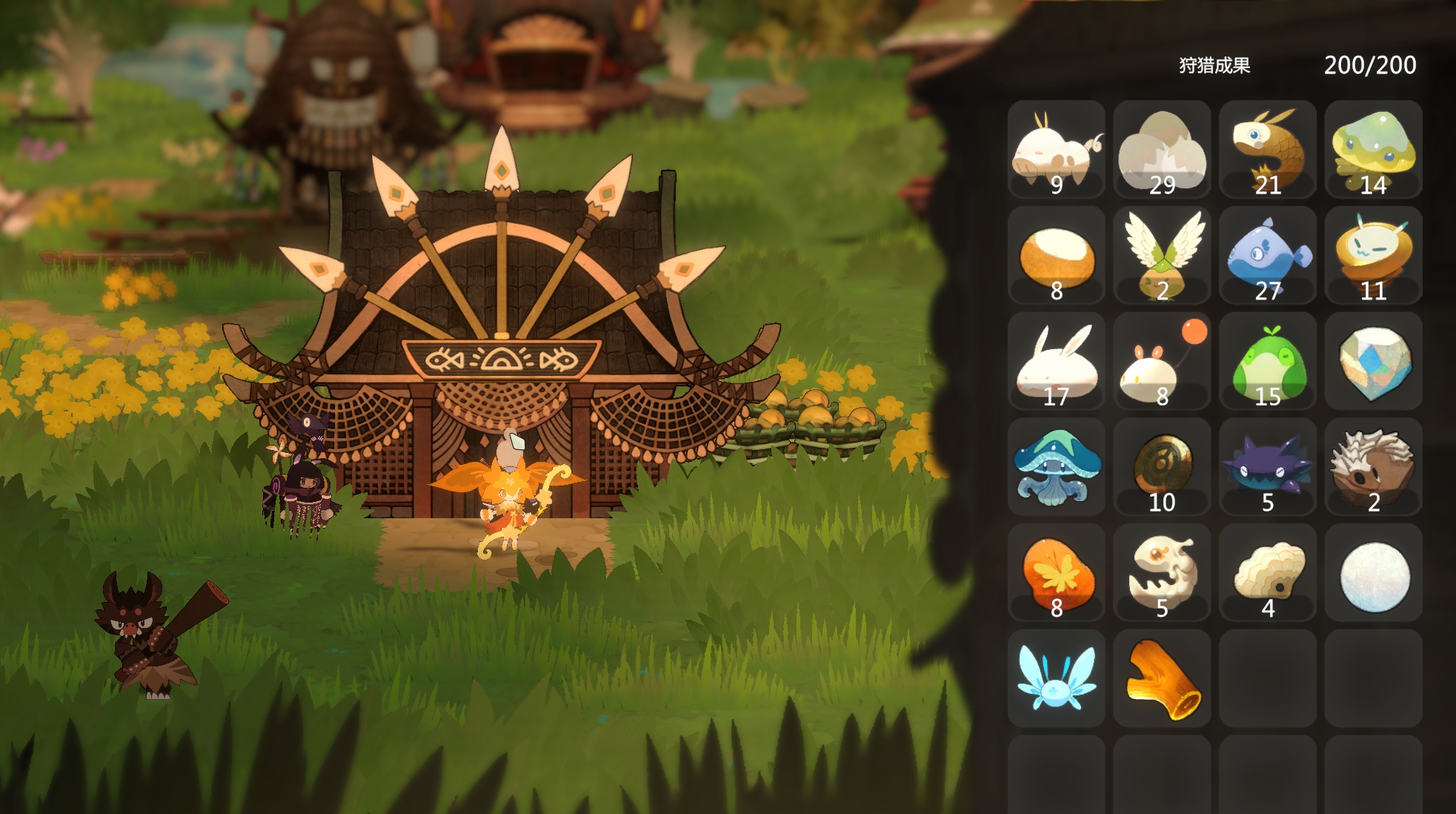
Task: Pick the sleepy face golden pot item
Action: pyautogui.click(x=1373, y=256)
